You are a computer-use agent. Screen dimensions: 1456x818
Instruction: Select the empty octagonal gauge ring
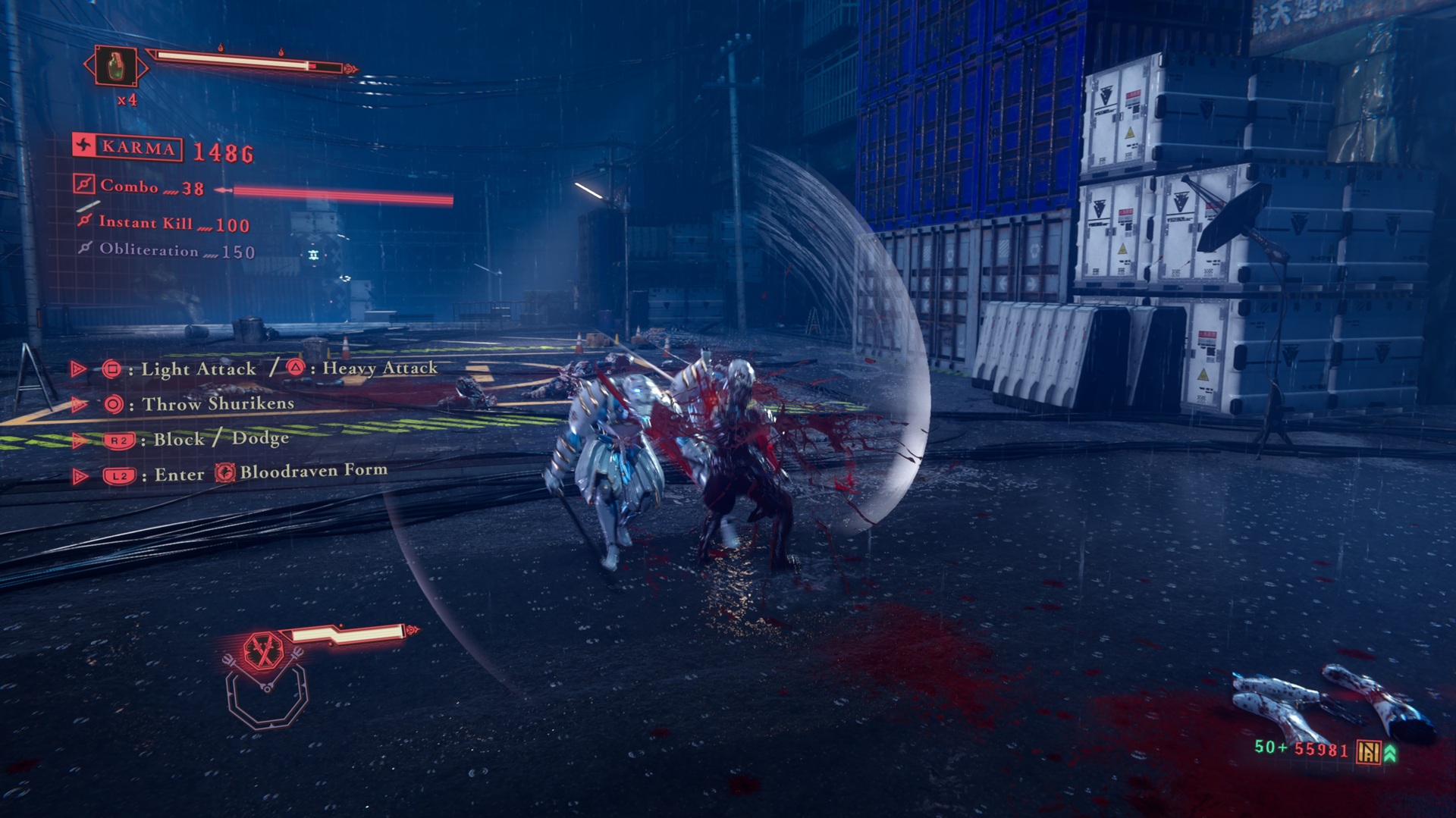tap(267, 699)
